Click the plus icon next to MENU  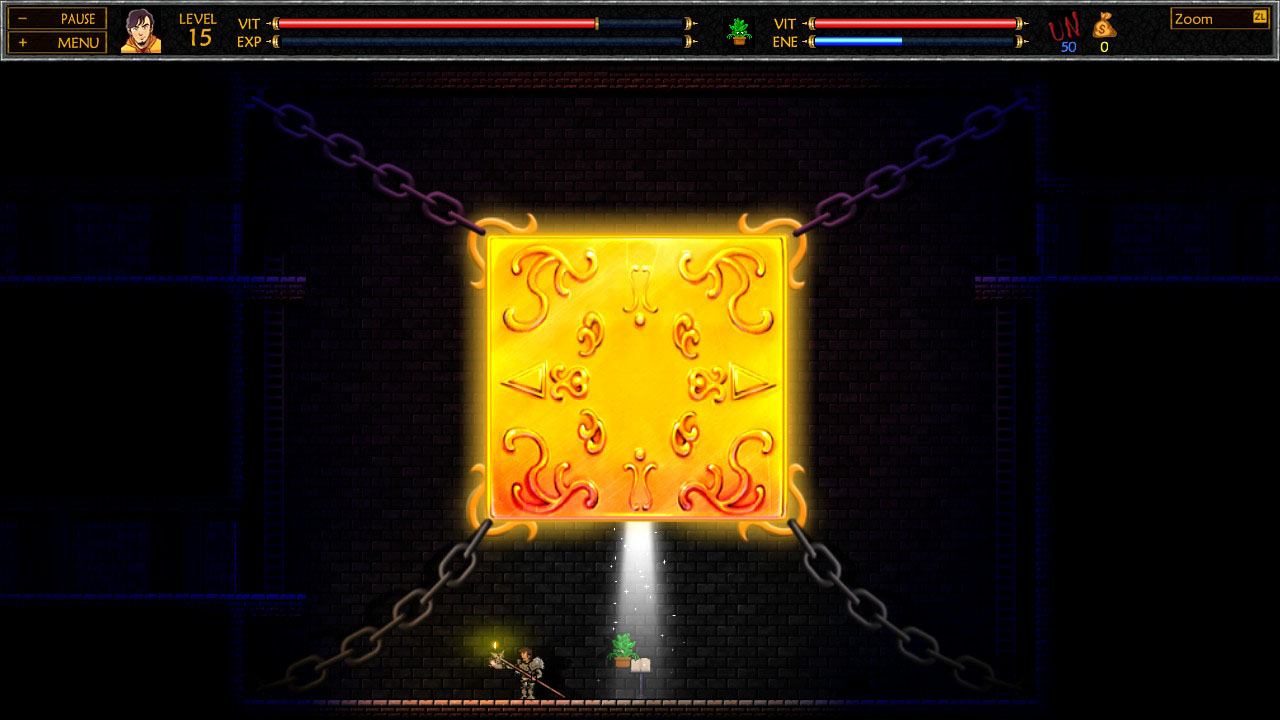(x=22, y=41)
